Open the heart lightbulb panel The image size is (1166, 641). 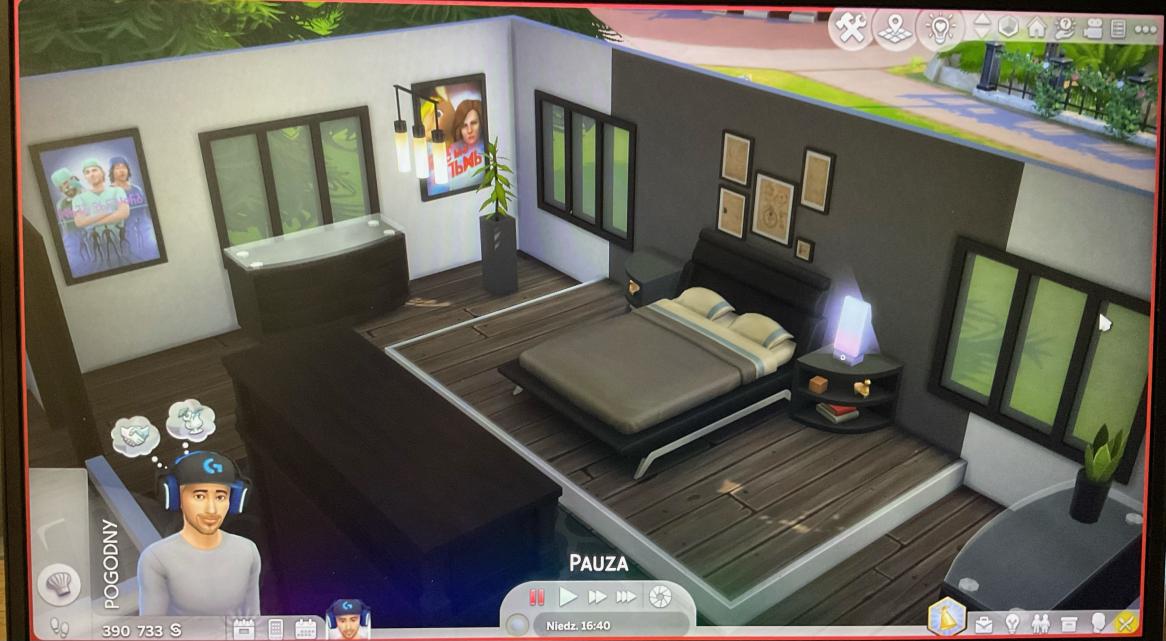940,29
